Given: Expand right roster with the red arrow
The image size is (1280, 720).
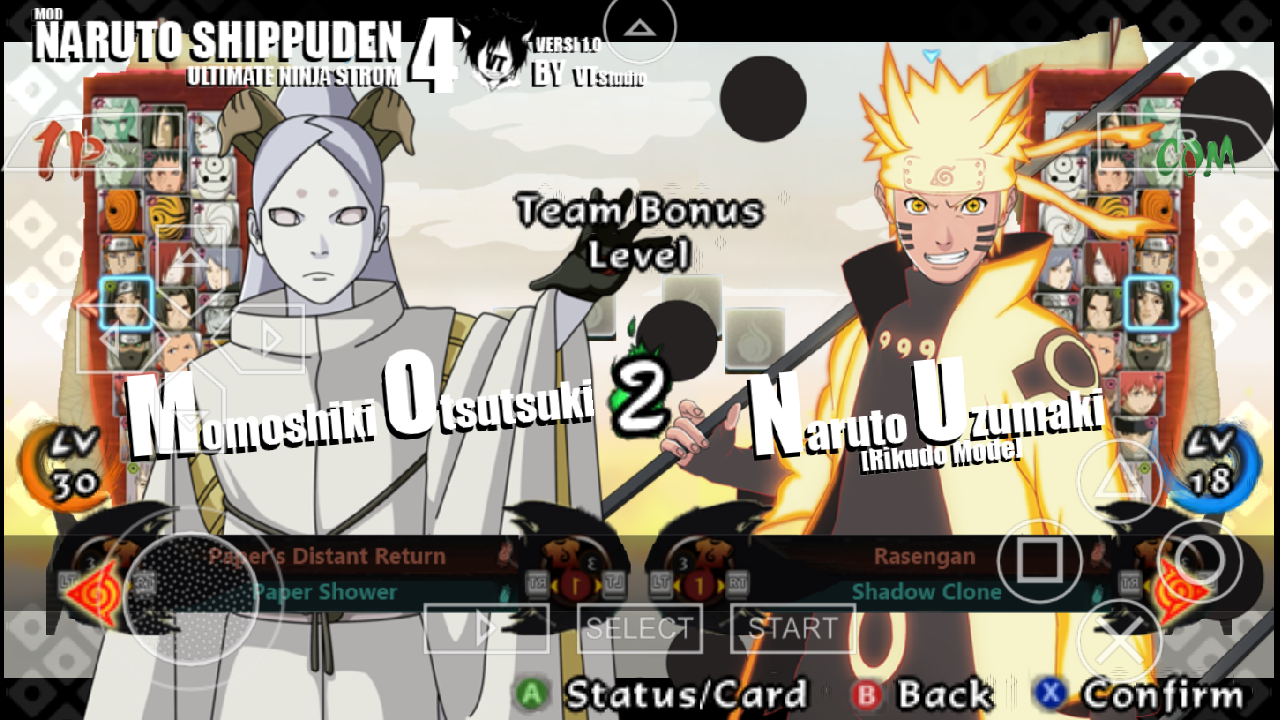Looking at the screenshot, I should point(1193,304).
